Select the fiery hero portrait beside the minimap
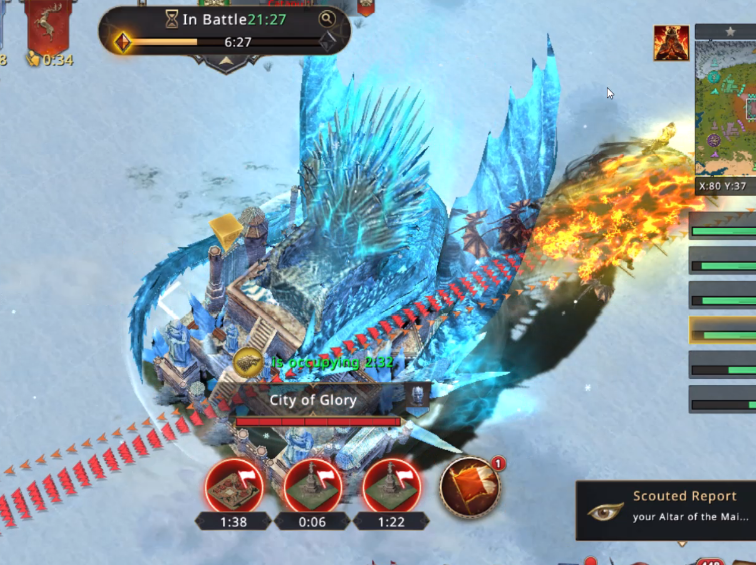The width and height of the screenshot is (756, 565). (671, 43)
